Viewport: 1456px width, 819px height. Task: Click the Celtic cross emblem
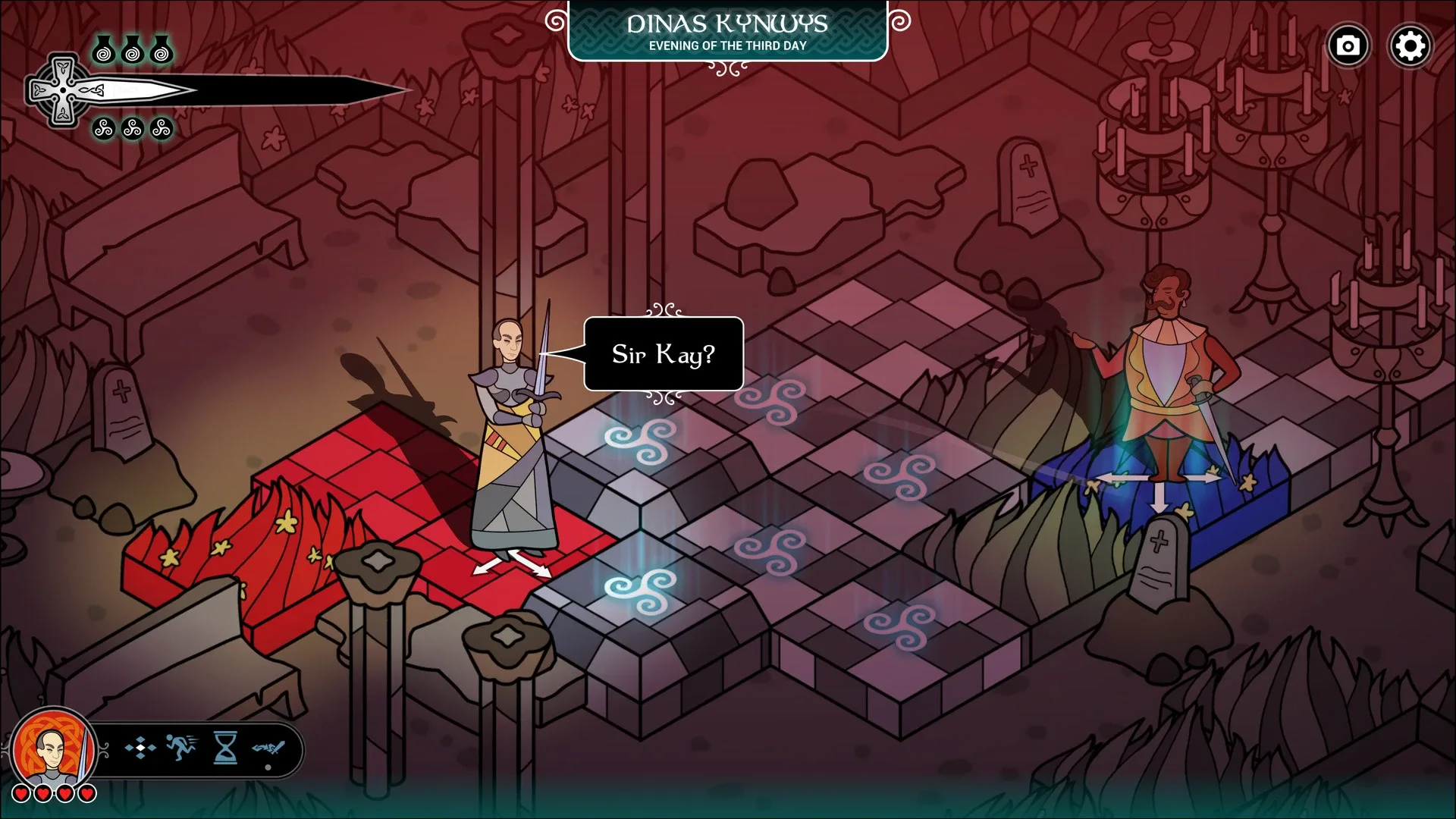63,89
